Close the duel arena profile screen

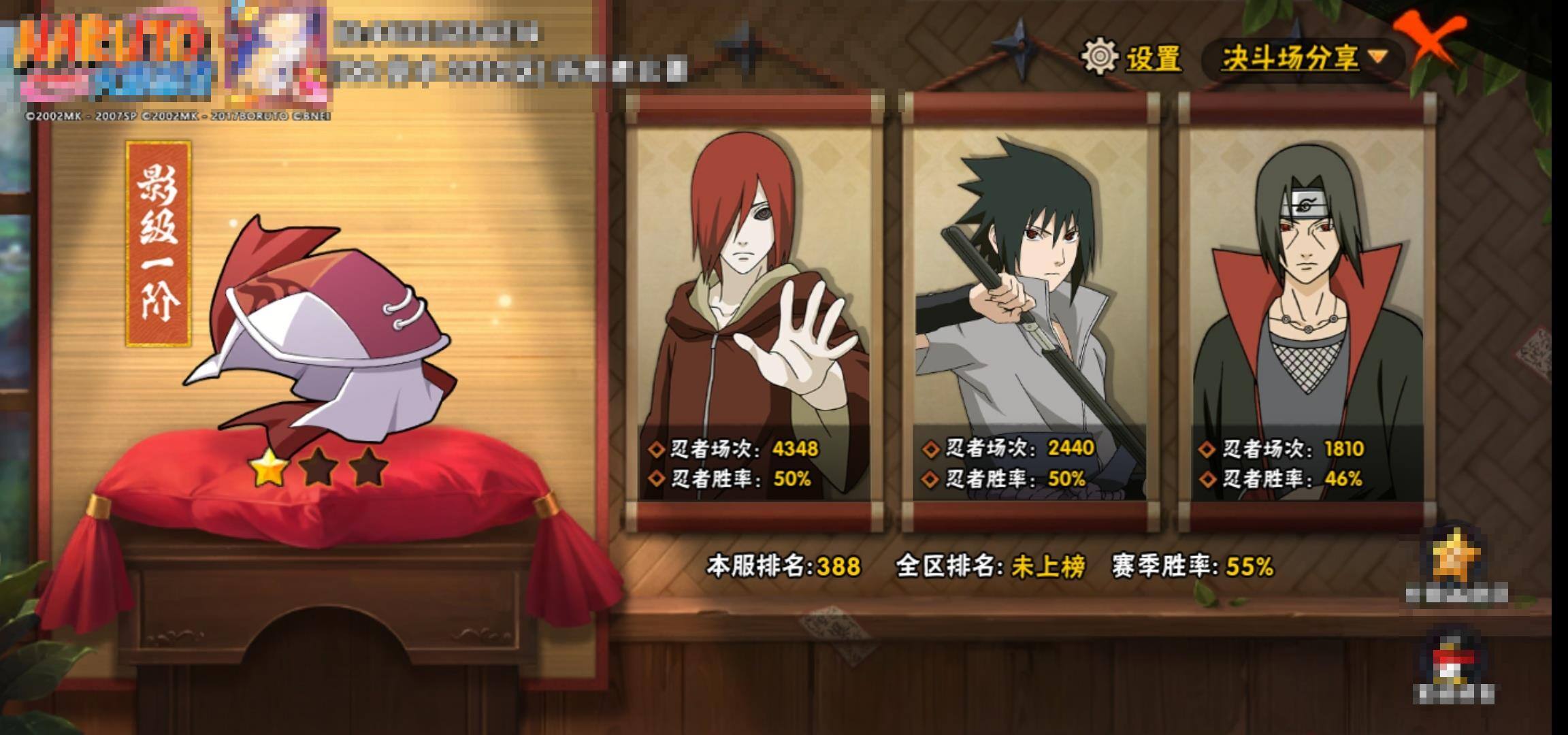point(1431,41)
